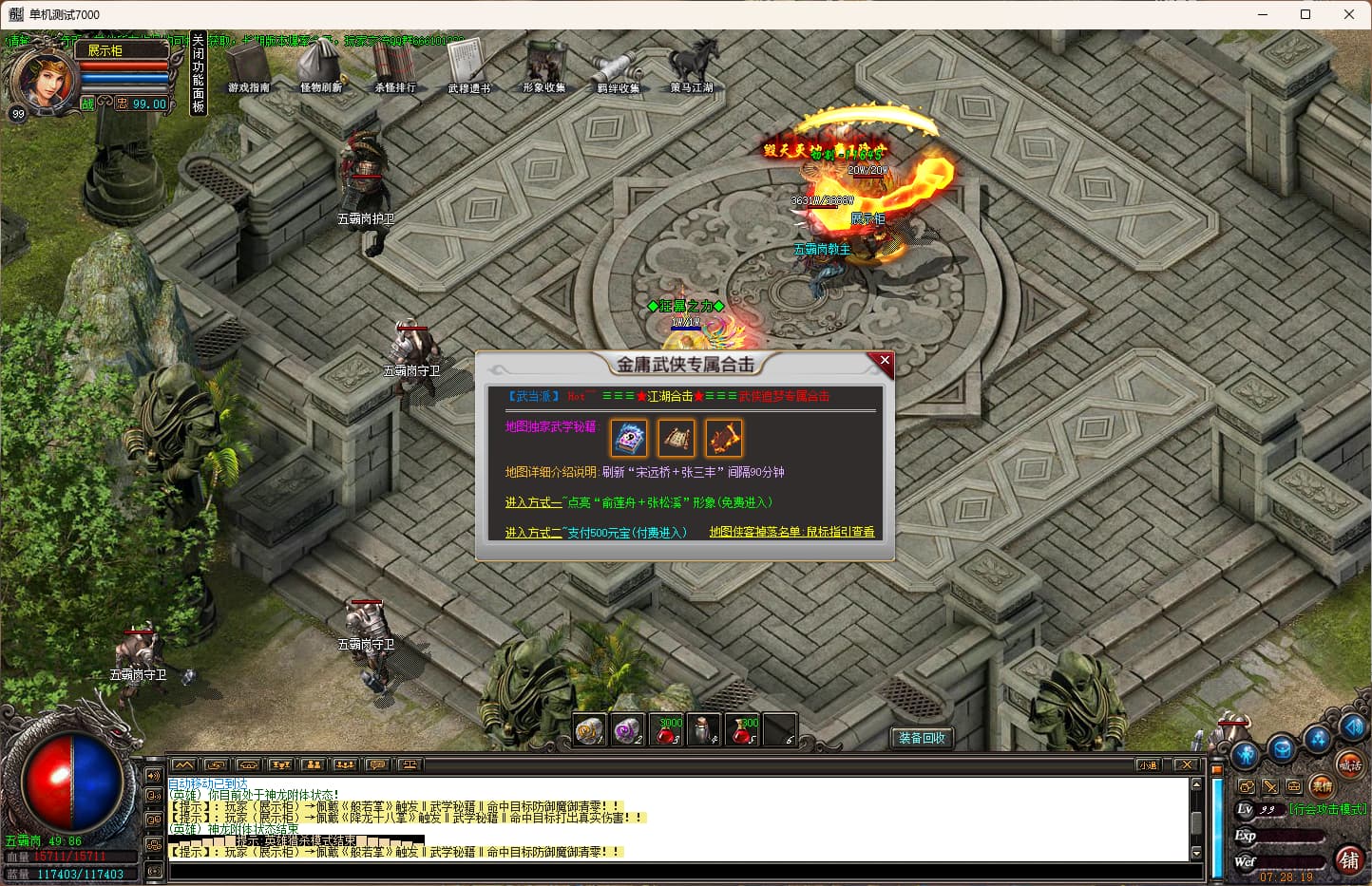The image size is (1372, 886).
Task: Activate 策马江湖 horse icon
Action: tap(692, 66)
